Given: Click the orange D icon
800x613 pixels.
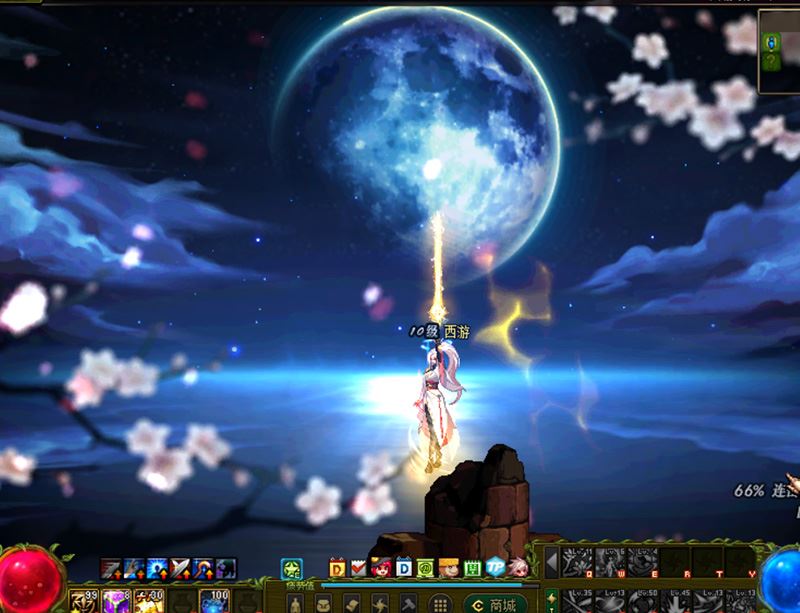Looking at the screenshot, I should tap(336, 567).
